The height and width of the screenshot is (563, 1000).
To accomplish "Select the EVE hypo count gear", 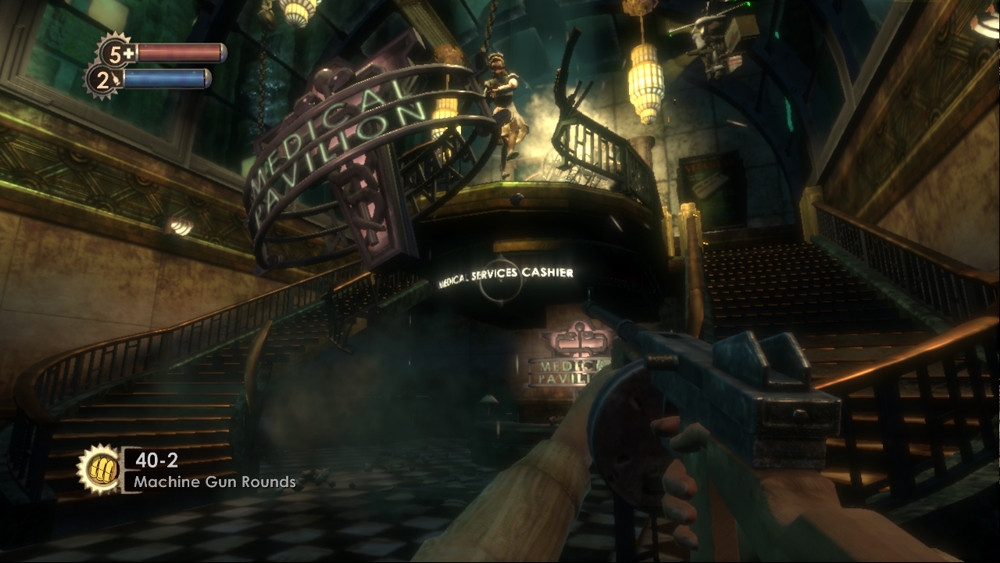I will tap(102, 80).
